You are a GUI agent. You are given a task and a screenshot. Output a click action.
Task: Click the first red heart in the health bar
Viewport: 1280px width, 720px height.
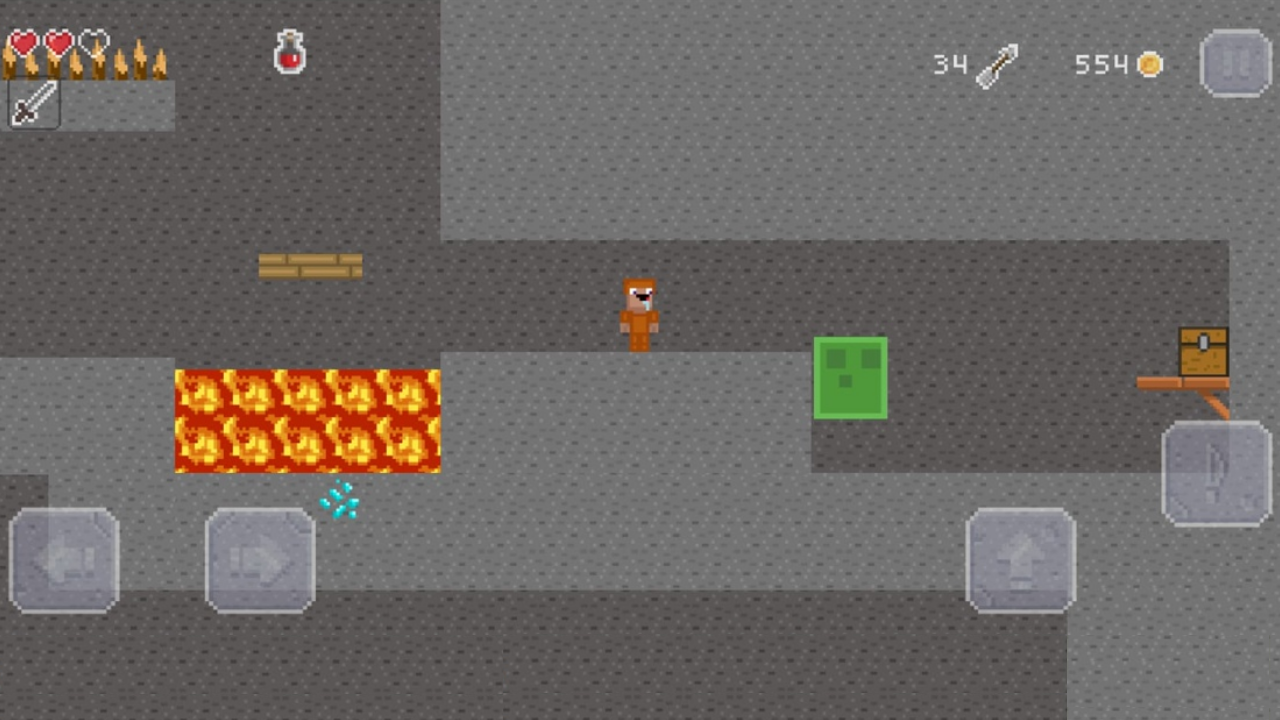(22, 44)
